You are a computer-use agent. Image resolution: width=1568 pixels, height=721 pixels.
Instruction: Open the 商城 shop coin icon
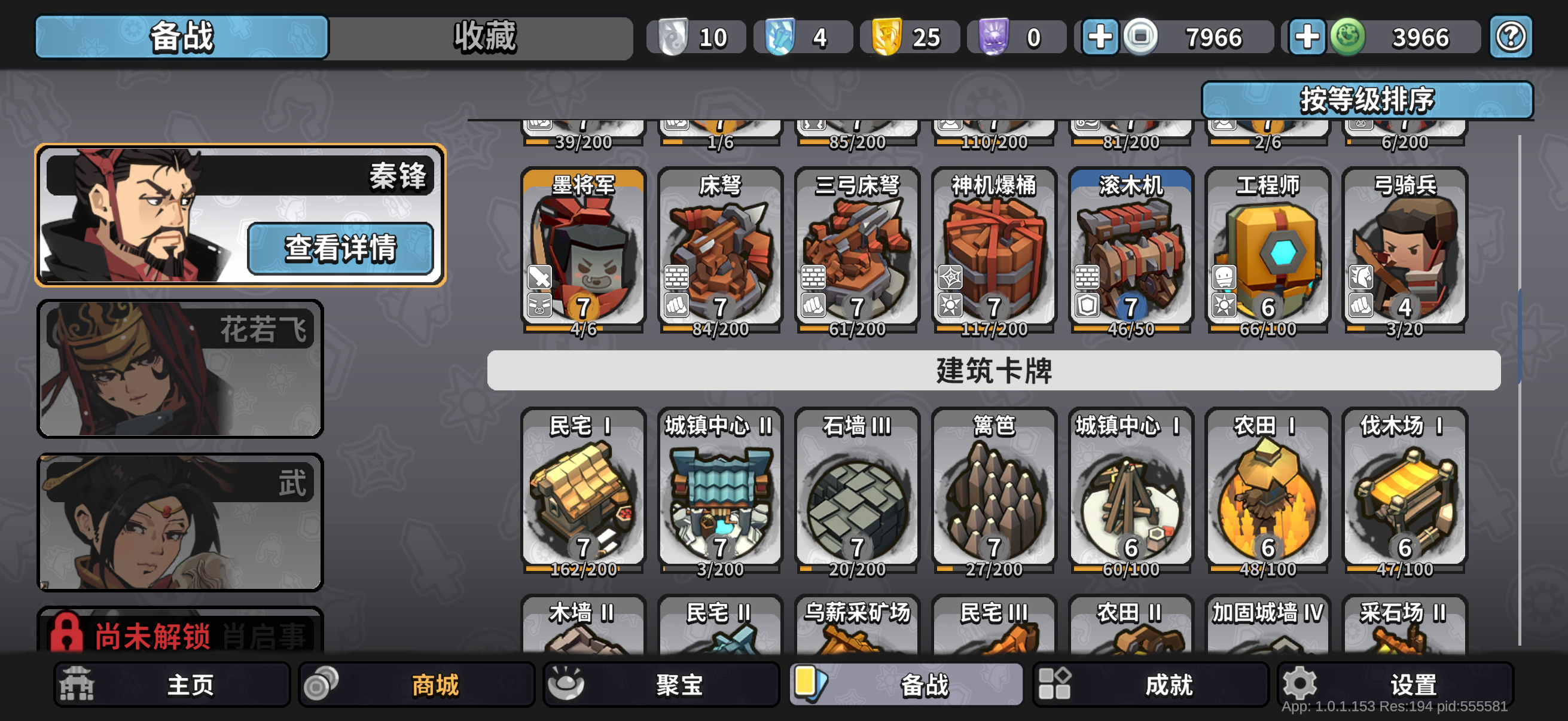(x=322, y=684)
